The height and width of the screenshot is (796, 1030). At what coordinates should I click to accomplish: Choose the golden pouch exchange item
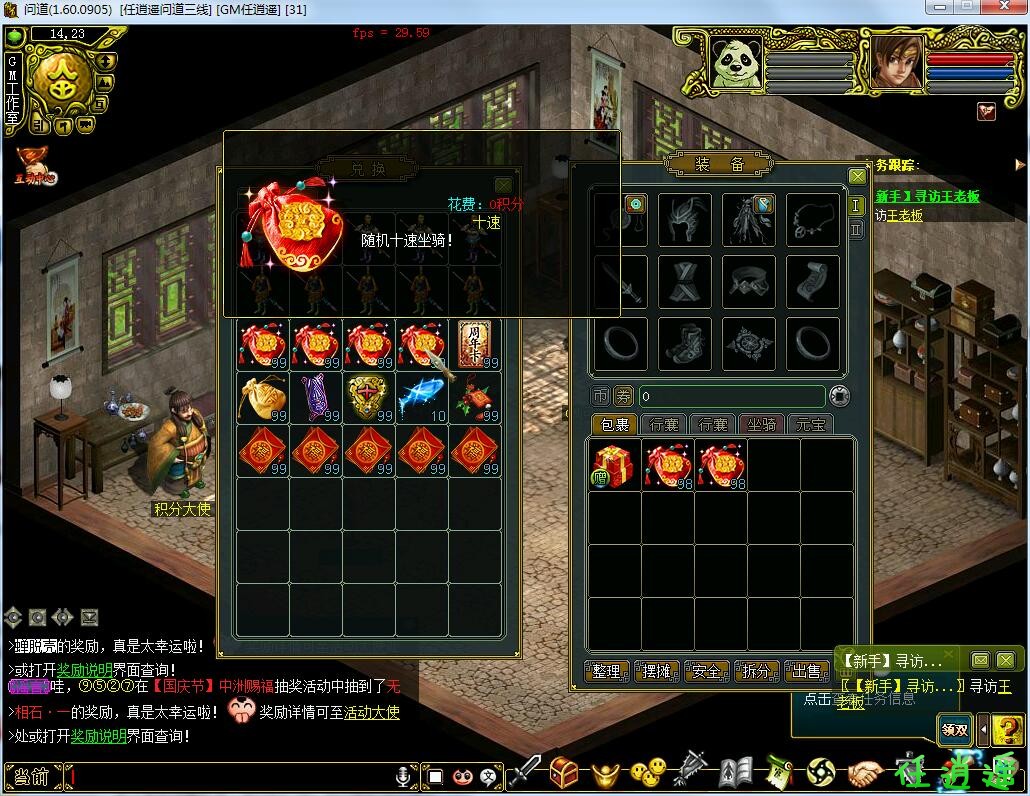point(263,396)
